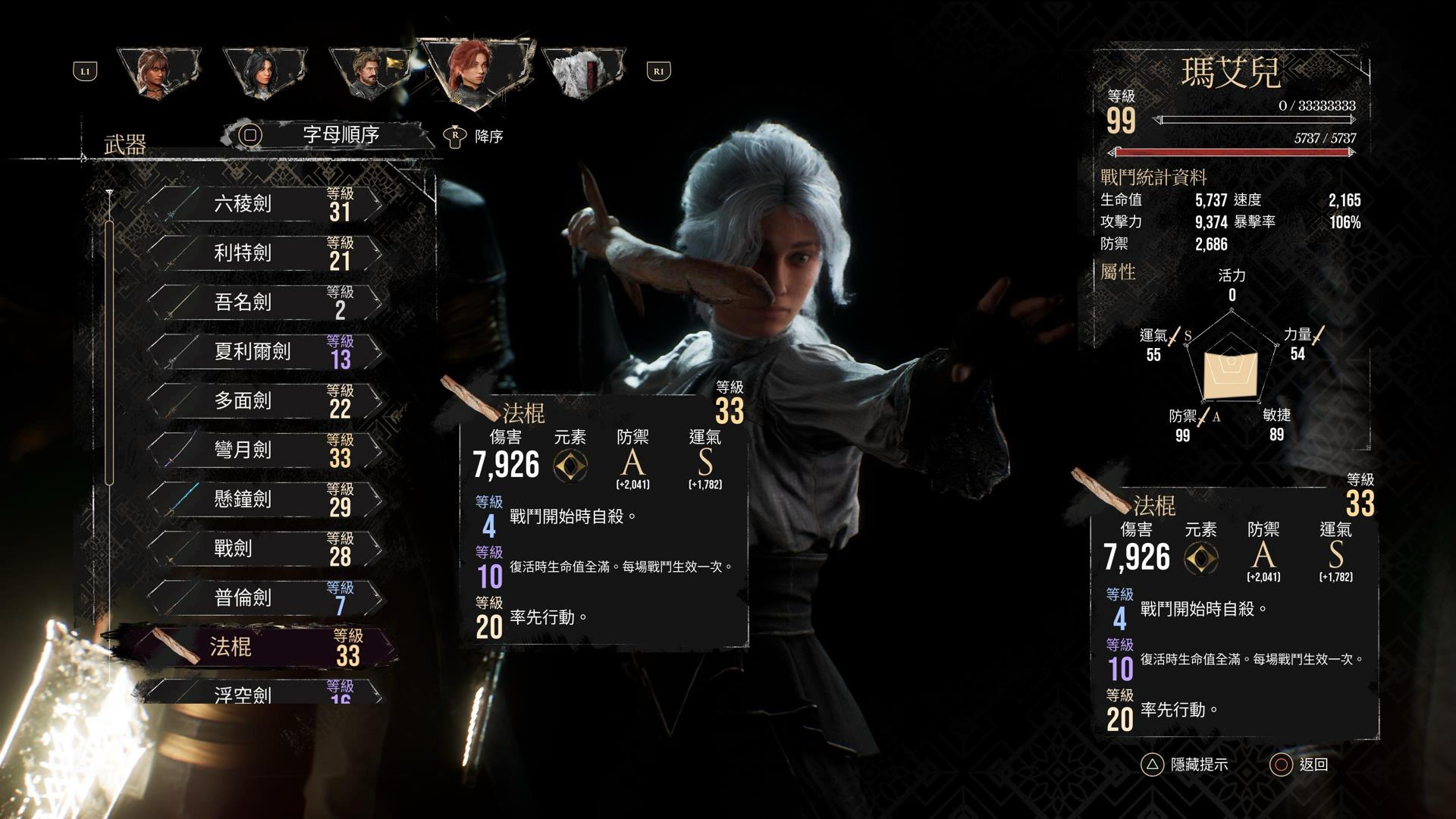Viewport: 1456px width, 819px height.
Task: Pick the 夏利爾劍 weapon entry
Action: (262, 352)
